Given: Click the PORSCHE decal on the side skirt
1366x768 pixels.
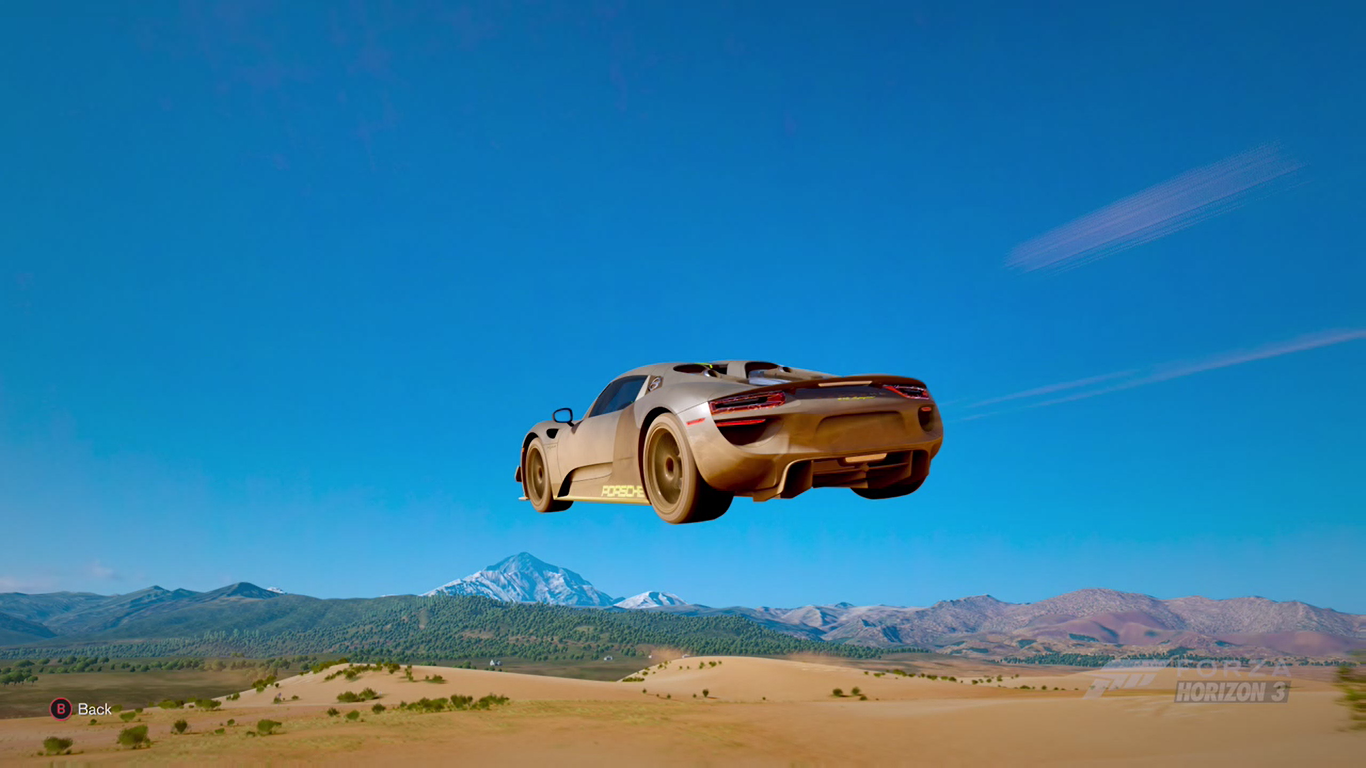Looking at the screenshot, I should pyautogui.click(x=623, y=491).
